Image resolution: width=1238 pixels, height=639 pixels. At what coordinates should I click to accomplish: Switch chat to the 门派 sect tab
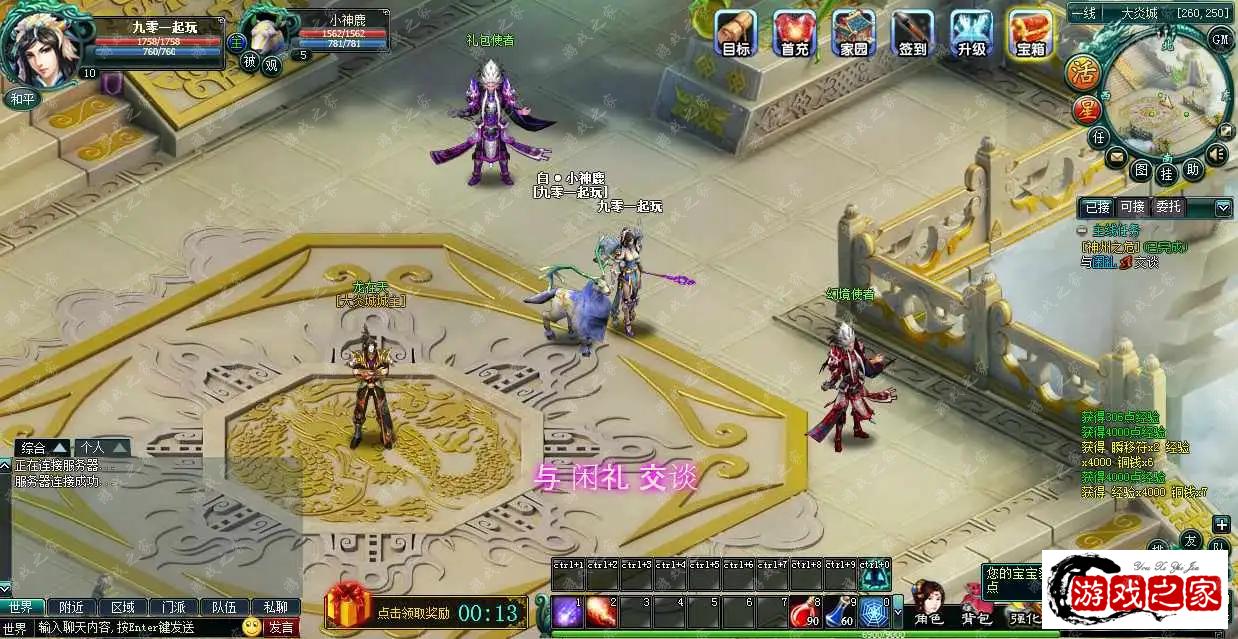[x=173, y=607]
